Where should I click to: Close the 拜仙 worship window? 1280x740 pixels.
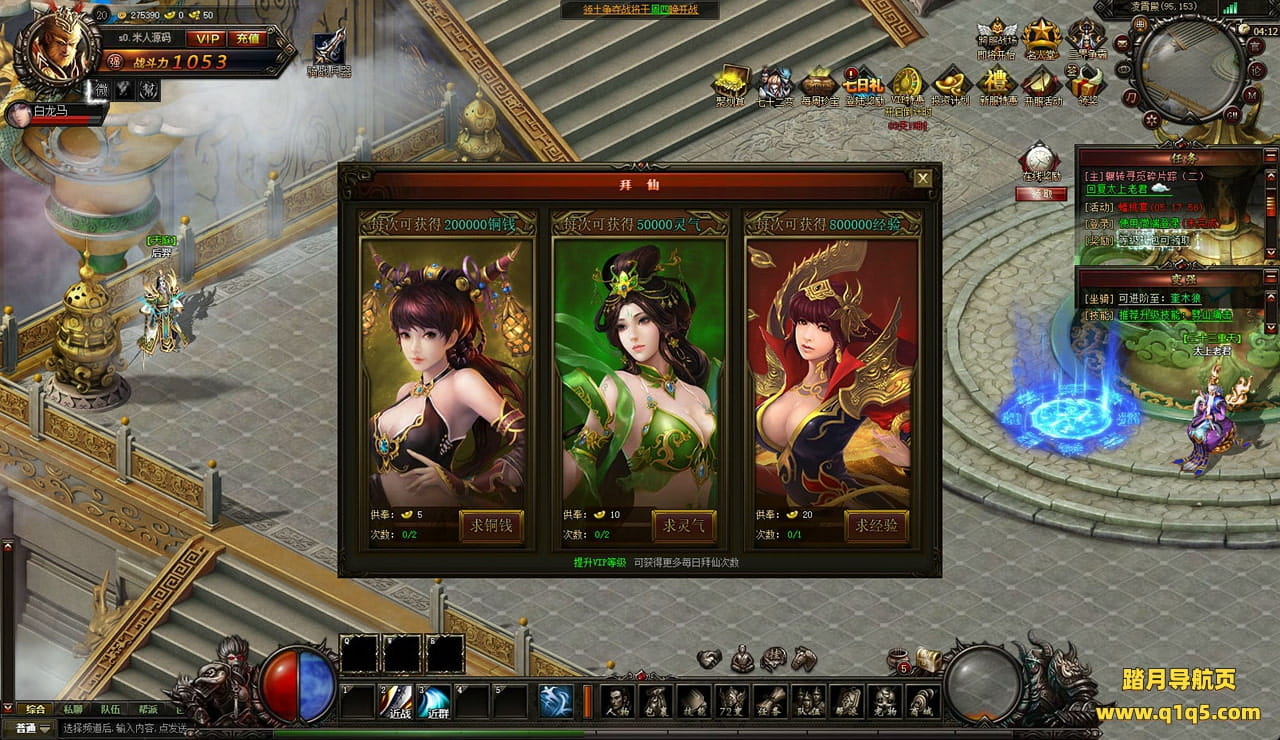pyautogui.click(x=923, y=178)
